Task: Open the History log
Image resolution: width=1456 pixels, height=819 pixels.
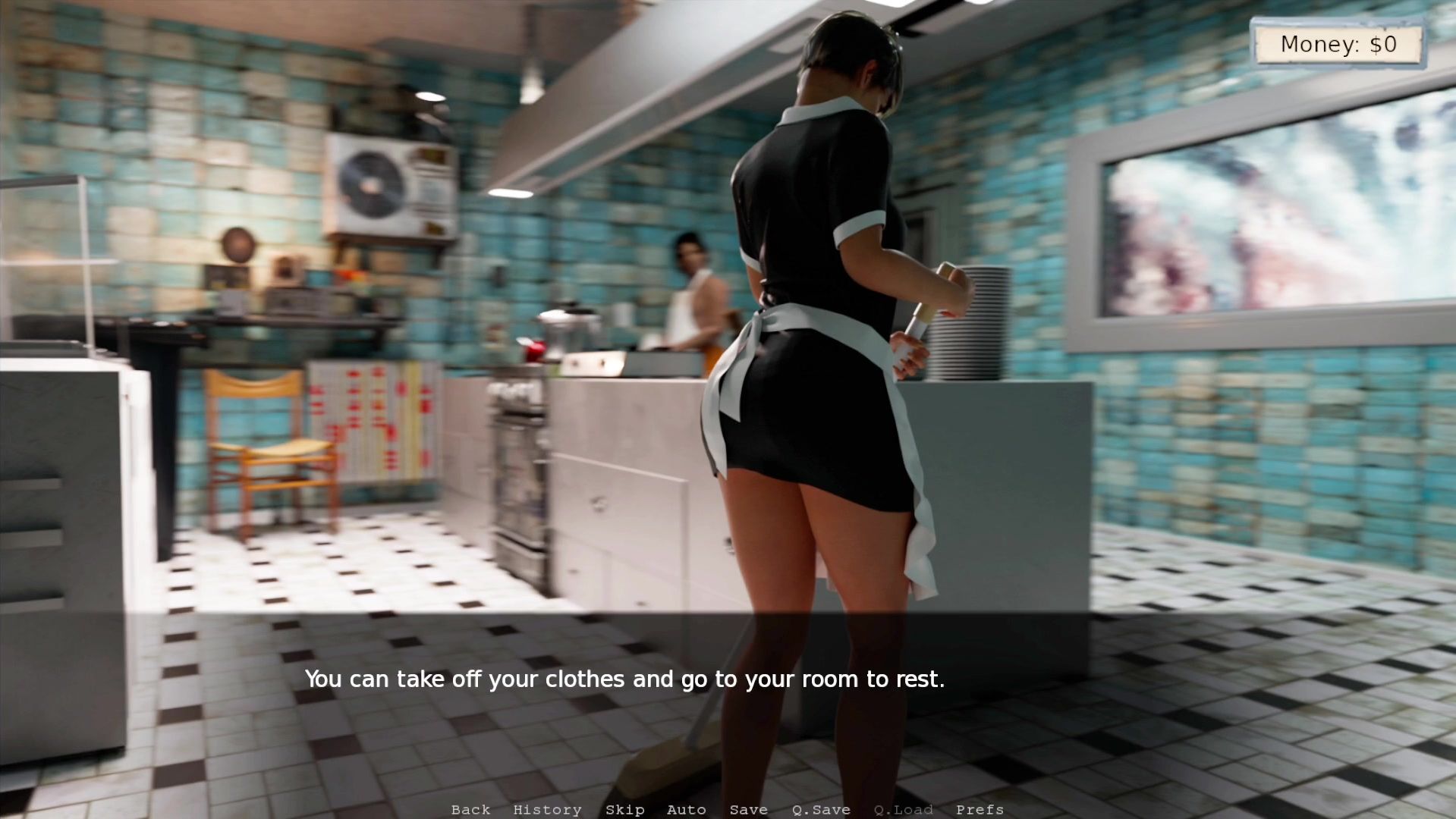Action: (x=547, y=810)
